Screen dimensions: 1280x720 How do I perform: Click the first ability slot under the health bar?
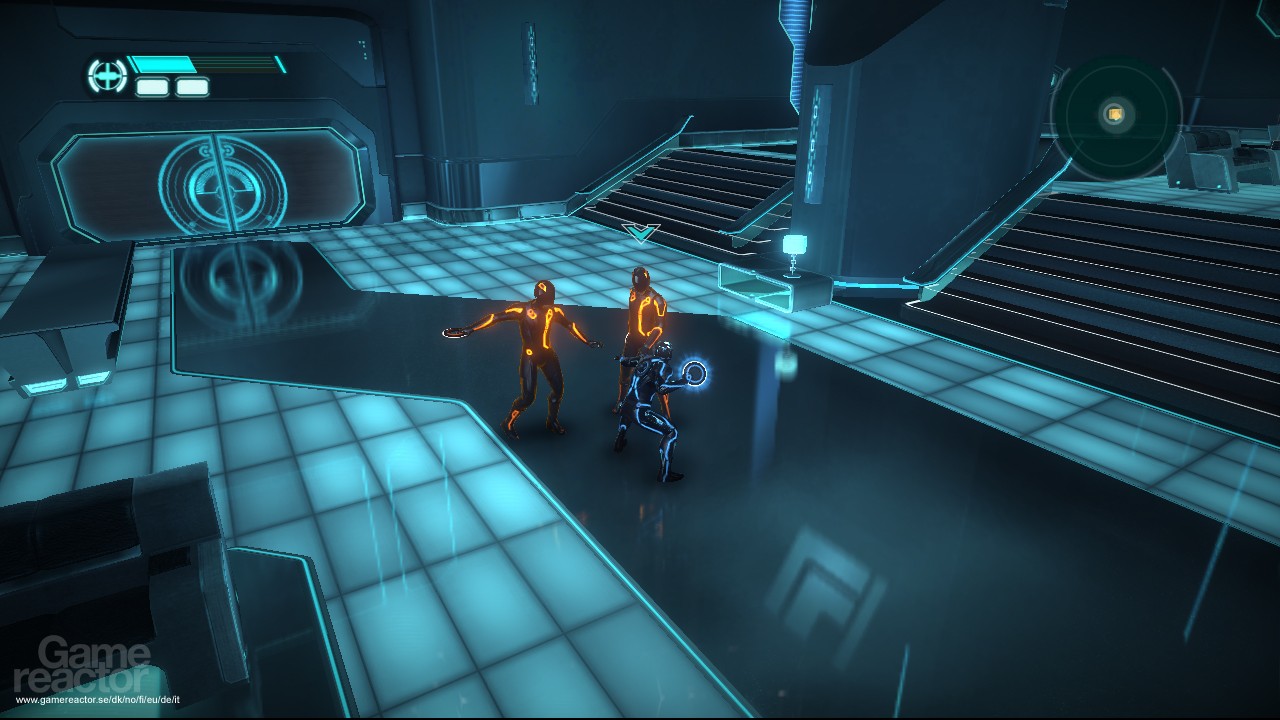coord(151,88)
